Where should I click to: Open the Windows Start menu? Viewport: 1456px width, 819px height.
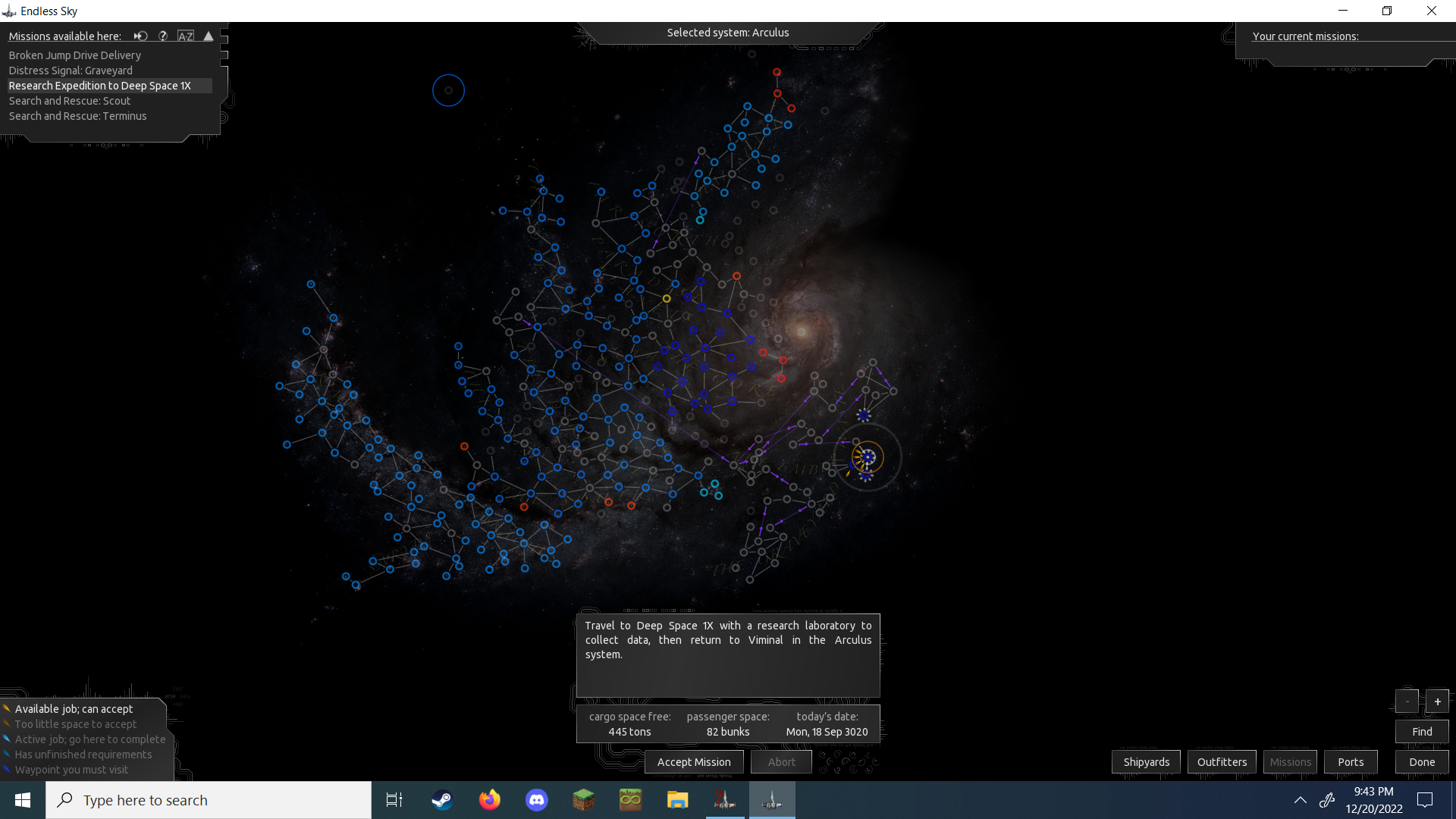[22, 800]
